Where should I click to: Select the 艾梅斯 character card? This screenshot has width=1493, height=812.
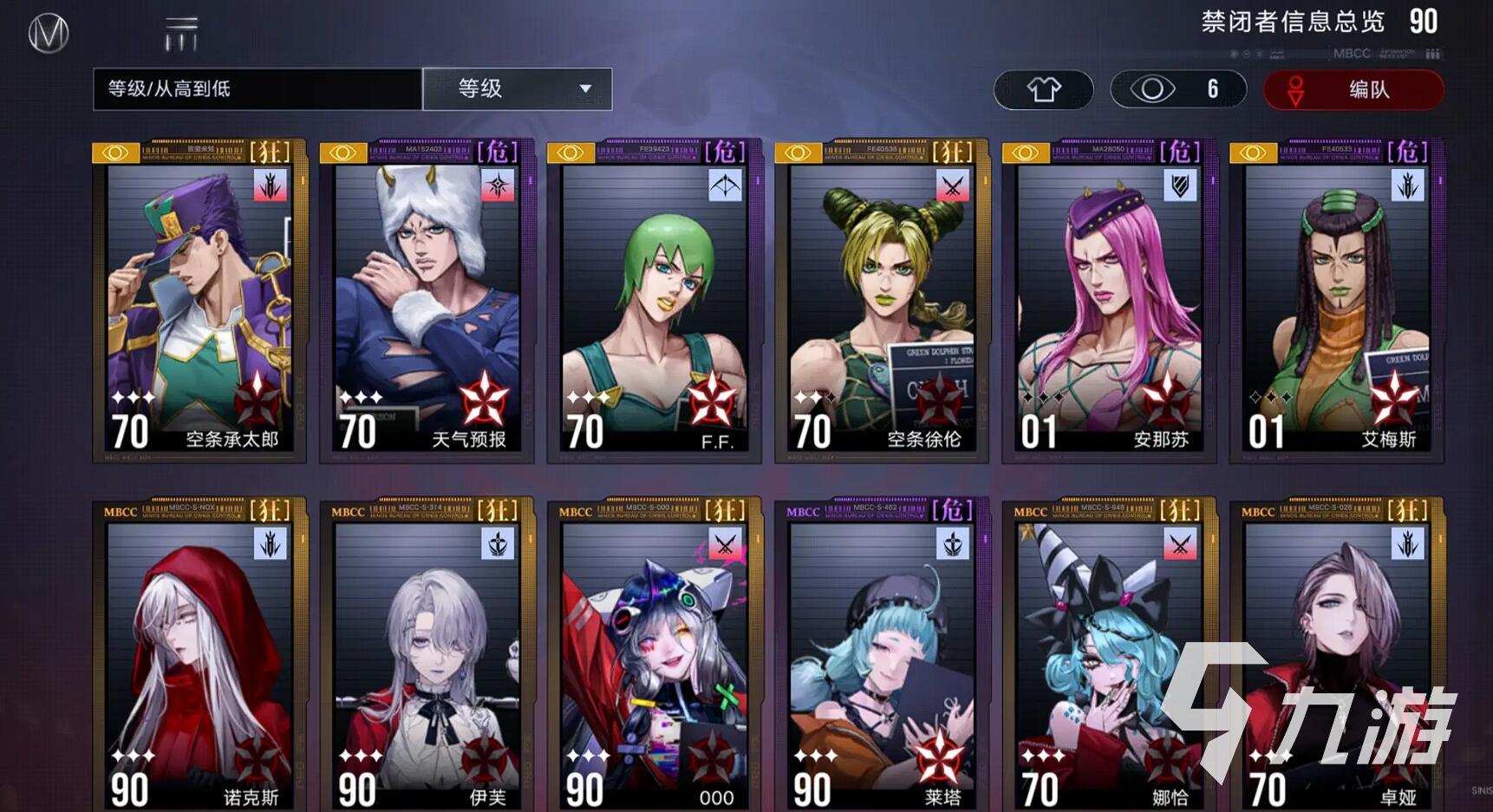(x=1337, y=302)
